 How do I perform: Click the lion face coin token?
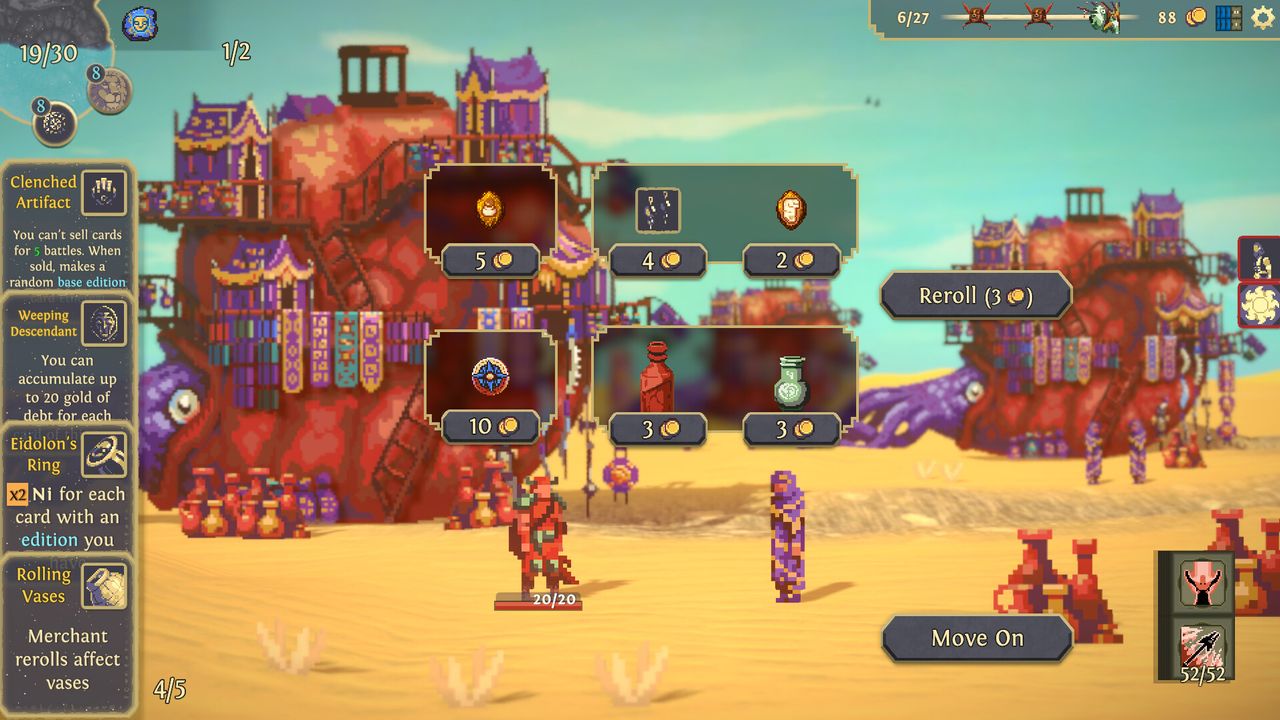[x=109, y=91]
